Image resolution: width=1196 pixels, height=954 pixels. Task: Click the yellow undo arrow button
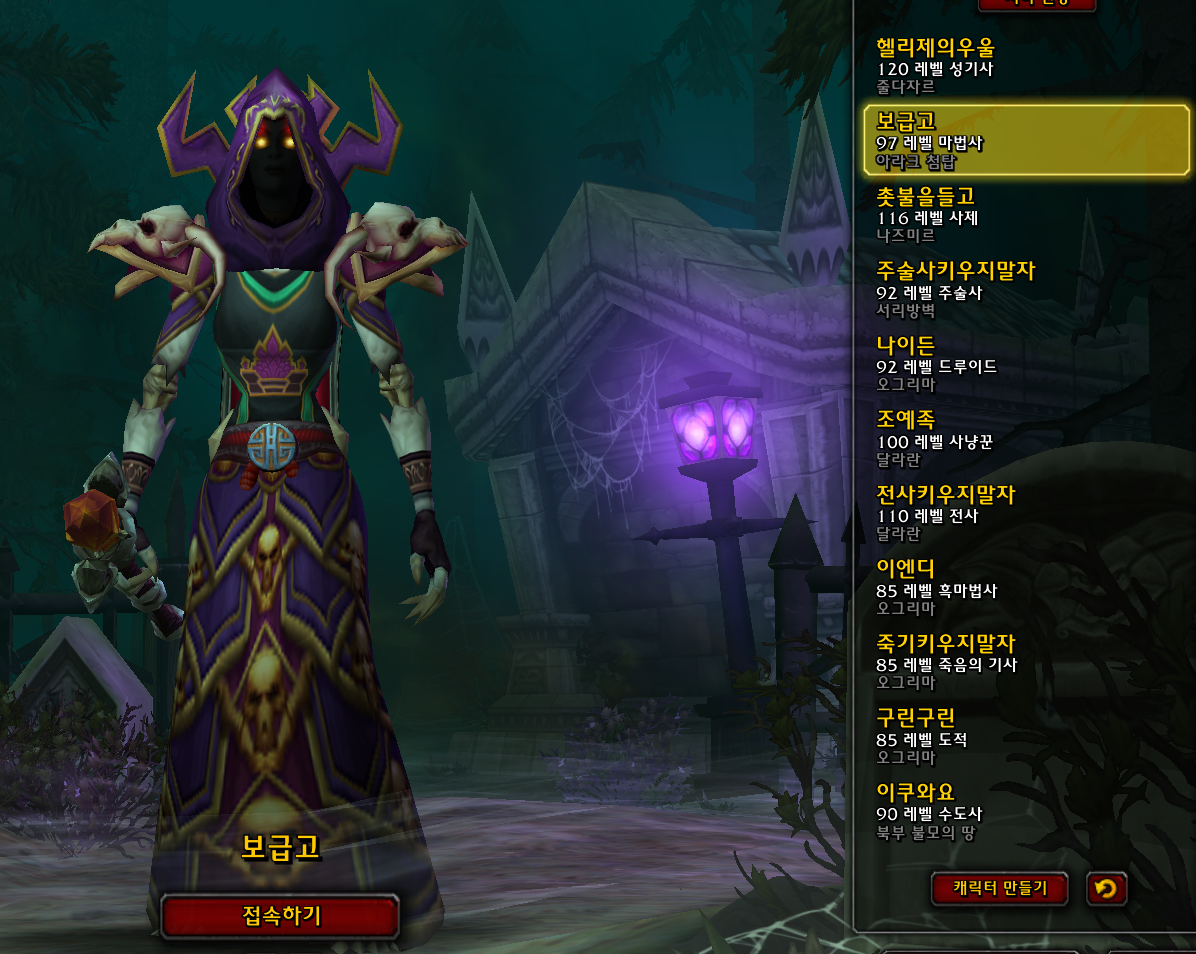coord(1105,888)
